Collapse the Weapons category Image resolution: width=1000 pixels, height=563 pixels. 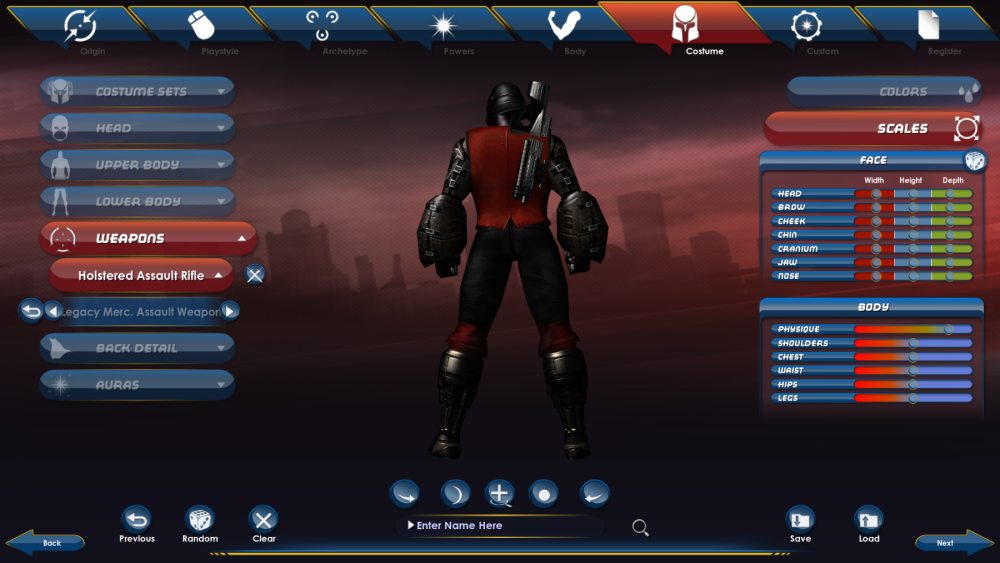[148, 238]
